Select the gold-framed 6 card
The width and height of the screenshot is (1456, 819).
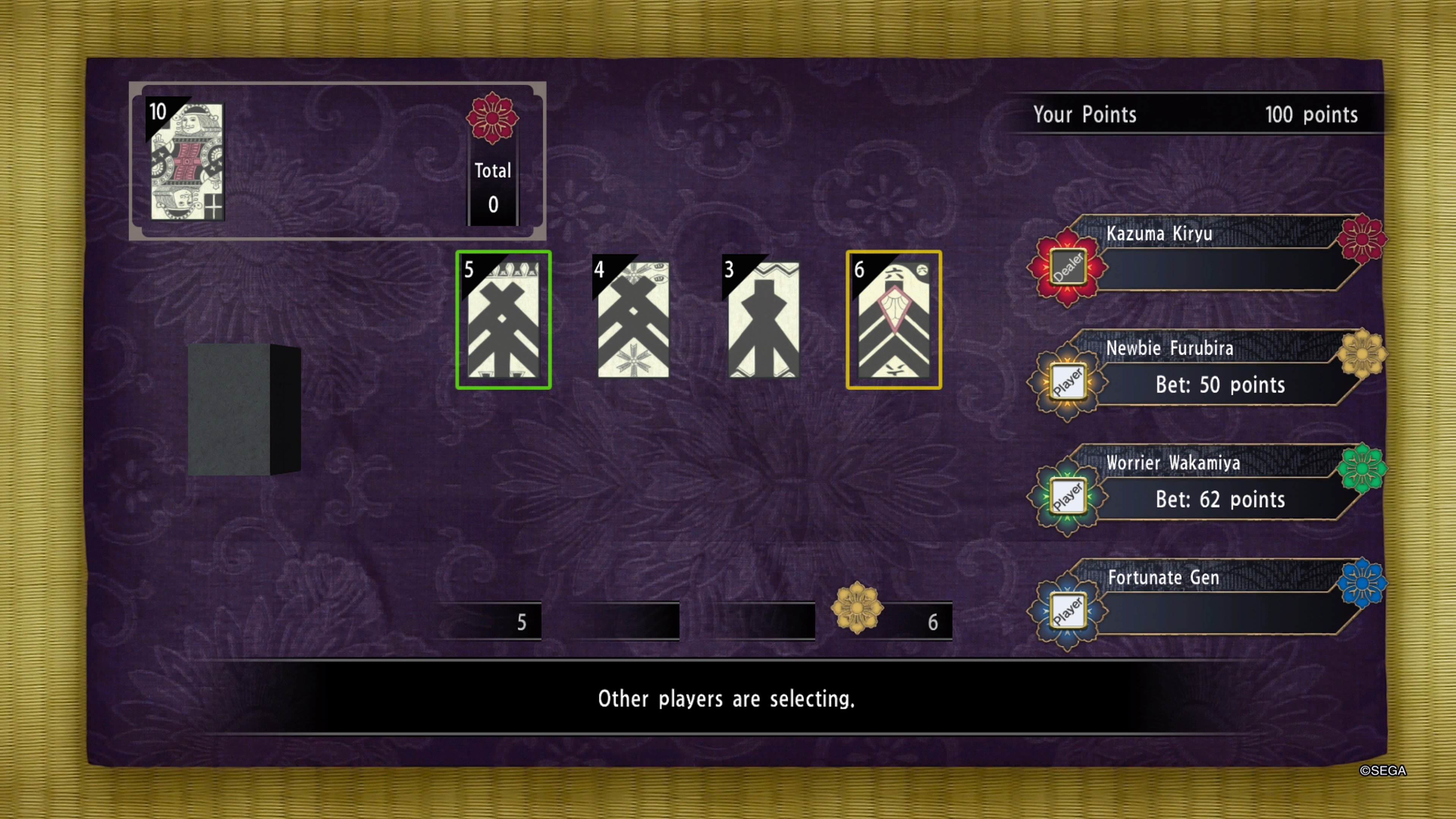coord(894,320)
